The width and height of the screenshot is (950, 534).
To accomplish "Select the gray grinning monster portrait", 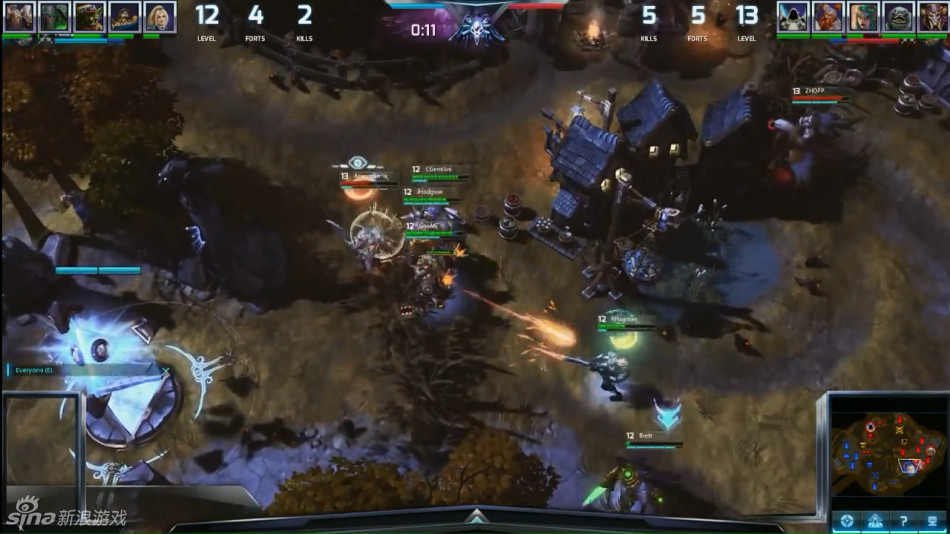I will point(898,16).
